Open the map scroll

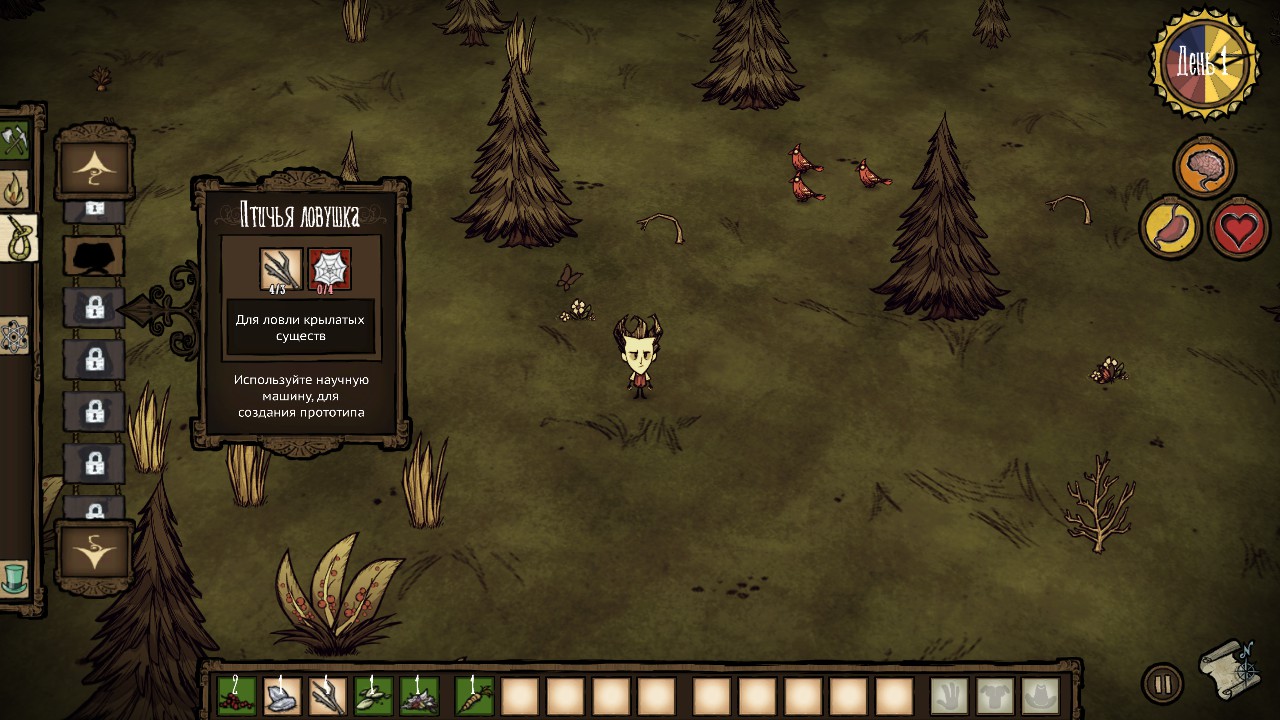[x=1229, y=669]
